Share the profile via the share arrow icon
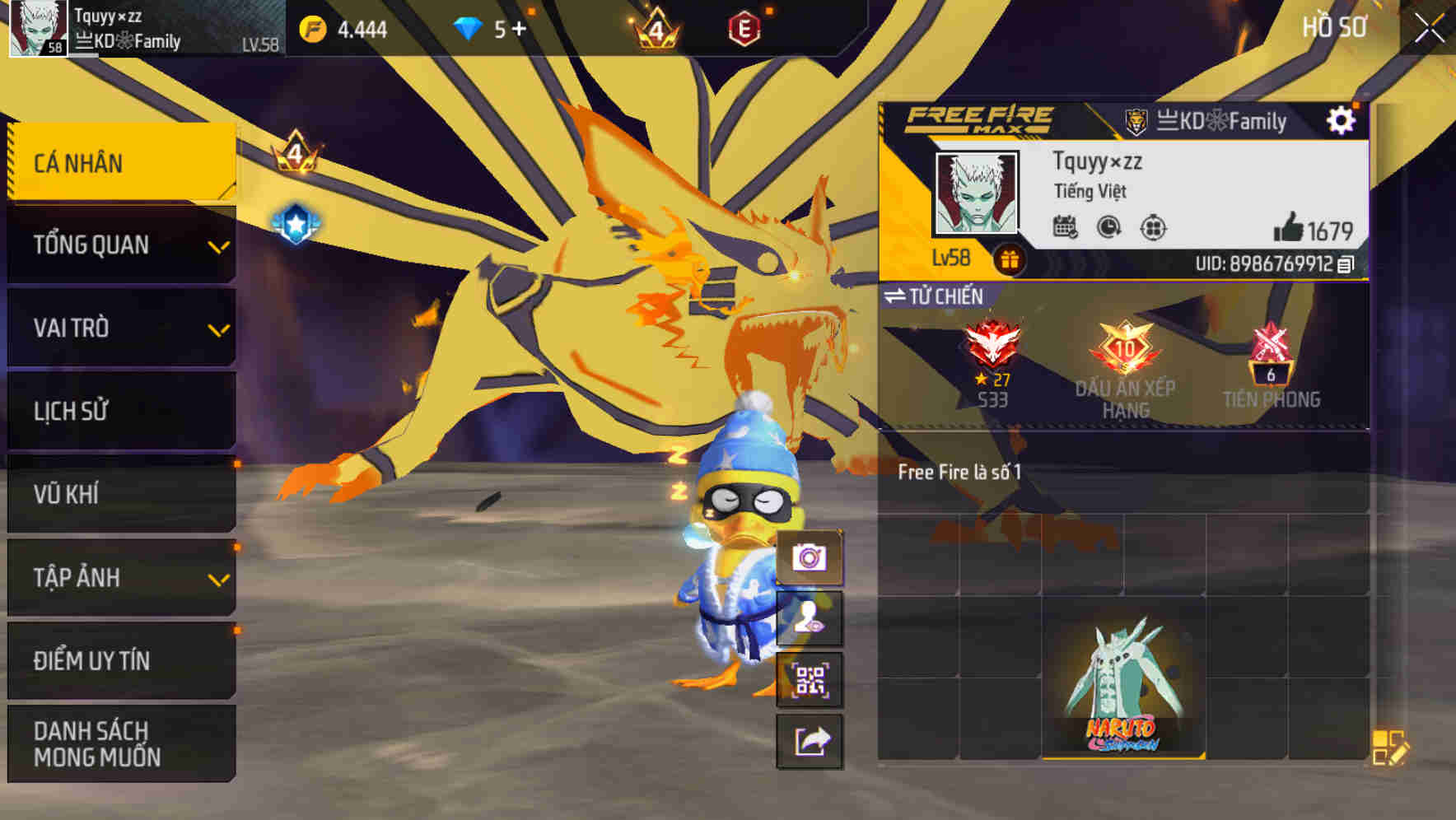The width and height of the screenshot is (1456, 820). 810,743
